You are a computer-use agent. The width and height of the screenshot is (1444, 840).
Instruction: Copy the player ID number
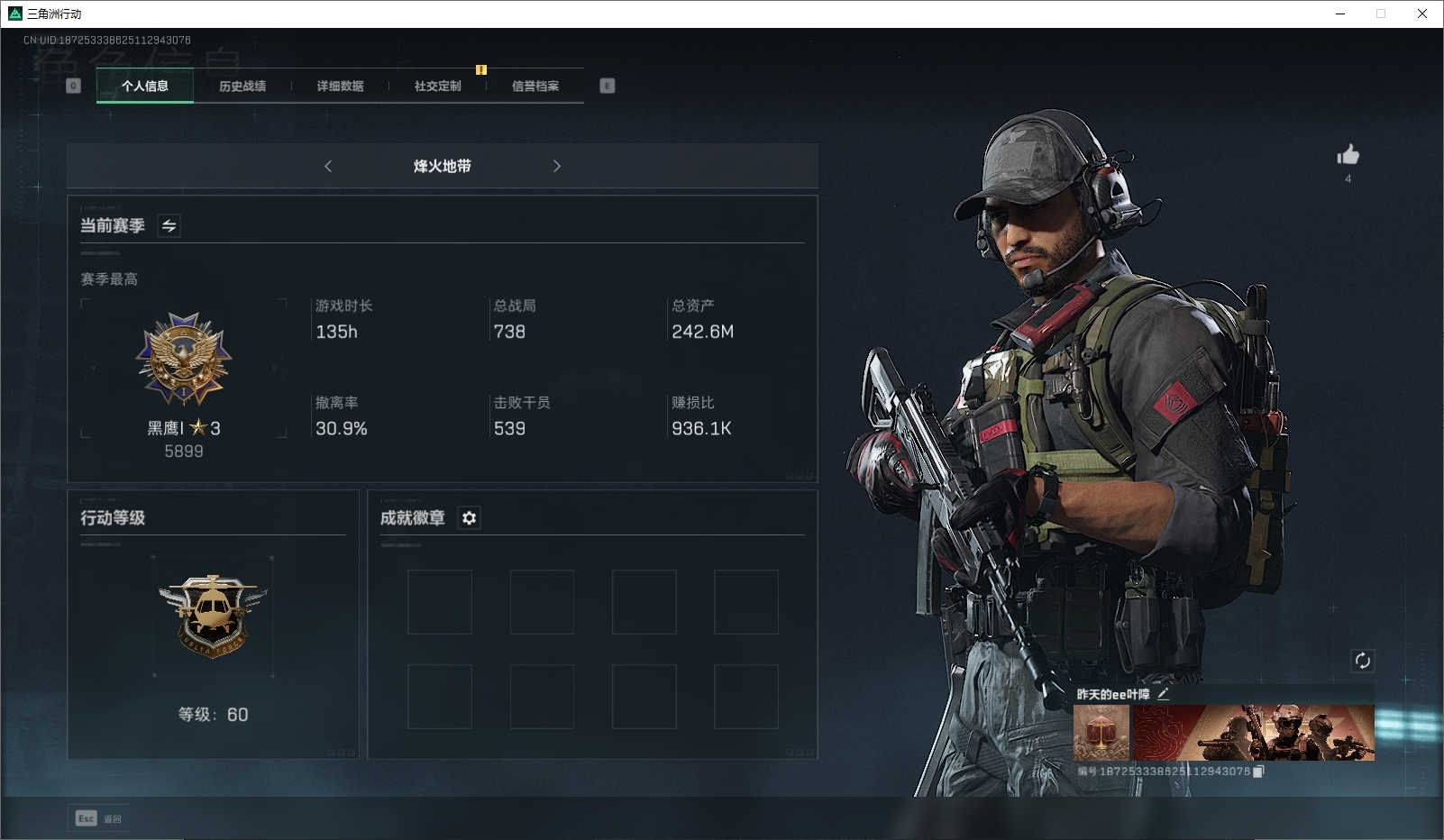click(x=1258, y=772)
